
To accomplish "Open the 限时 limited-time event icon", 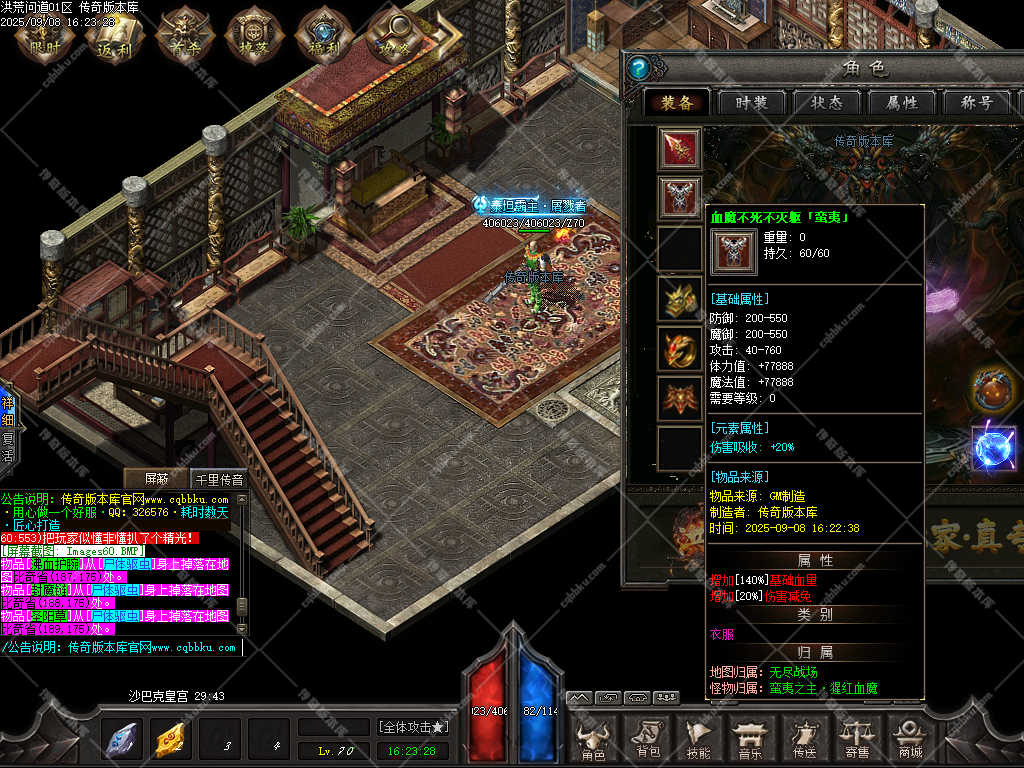I will pos(44,36).
